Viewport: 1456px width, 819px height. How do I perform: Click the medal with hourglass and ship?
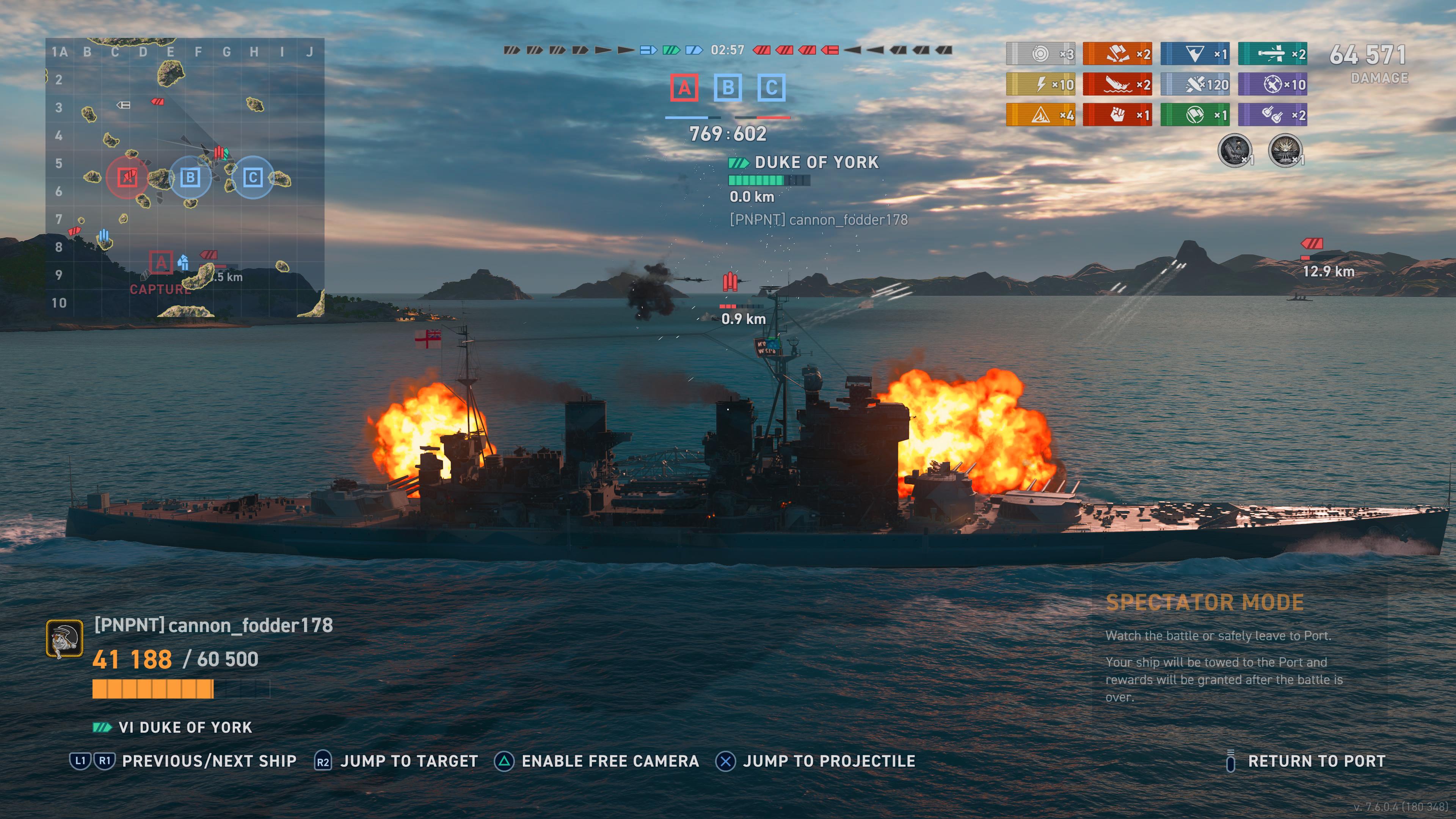1235,151
